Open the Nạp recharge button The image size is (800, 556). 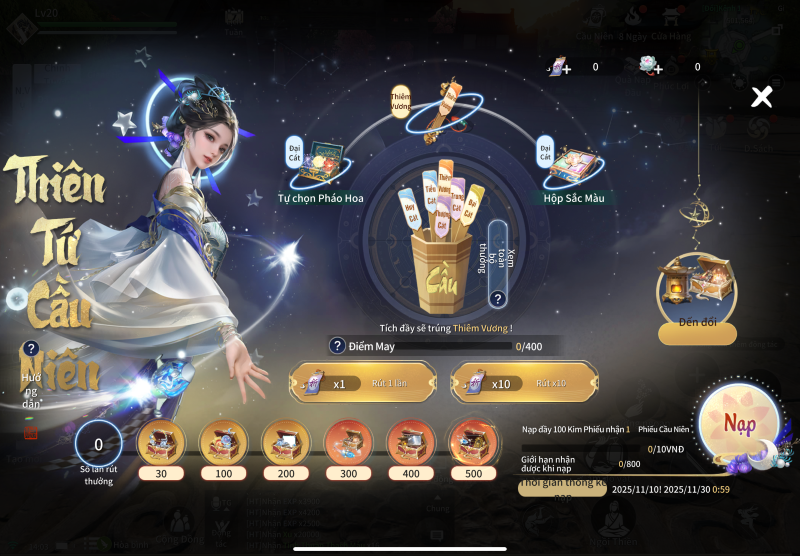pos(739,425)
